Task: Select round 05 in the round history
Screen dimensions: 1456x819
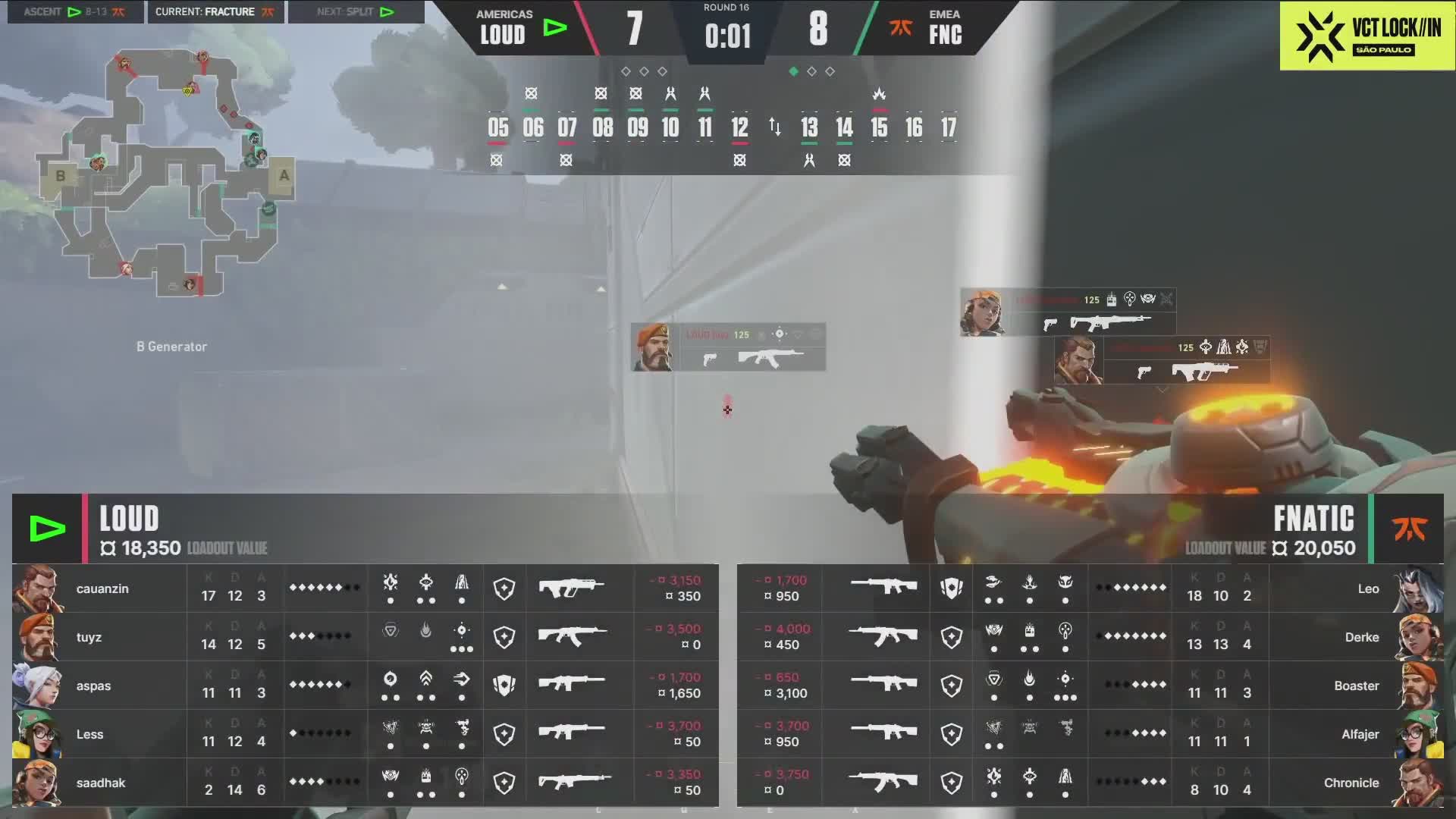Action: 497,127
